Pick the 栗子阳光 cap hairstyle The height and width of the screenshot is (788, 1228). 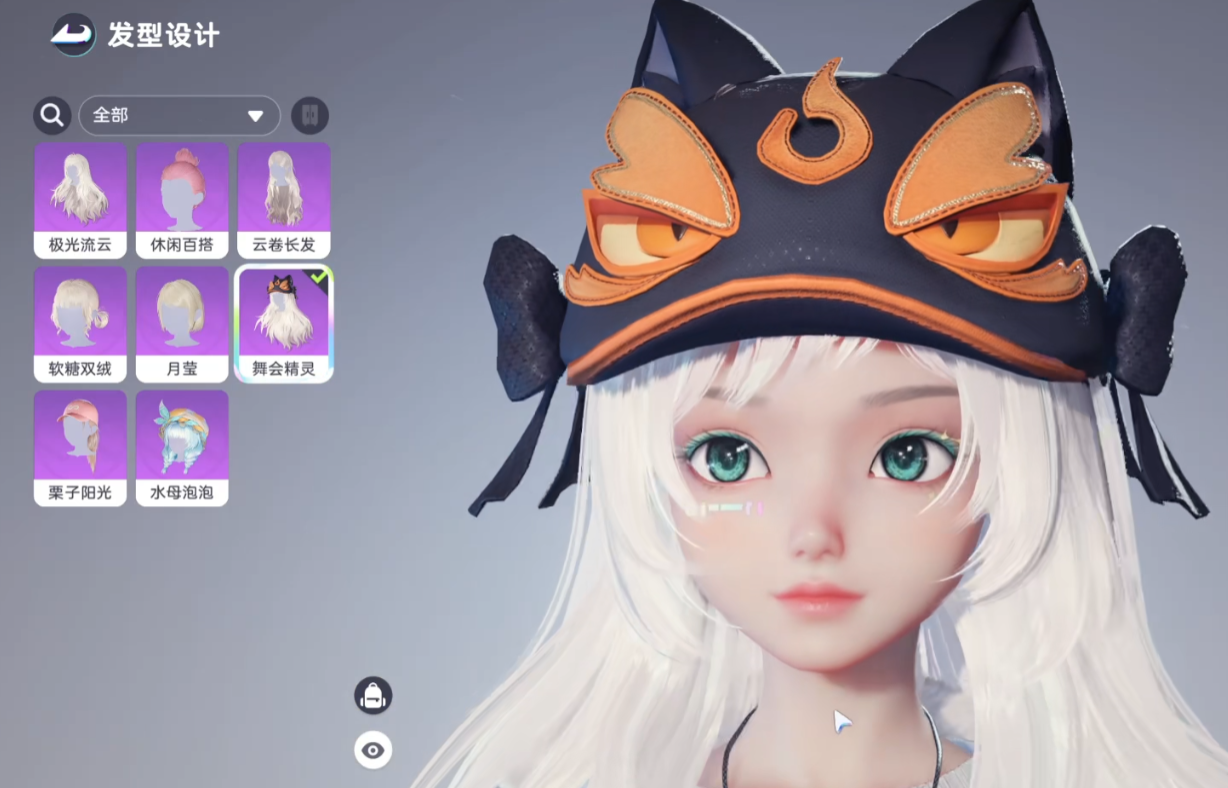tap(80, 448)
